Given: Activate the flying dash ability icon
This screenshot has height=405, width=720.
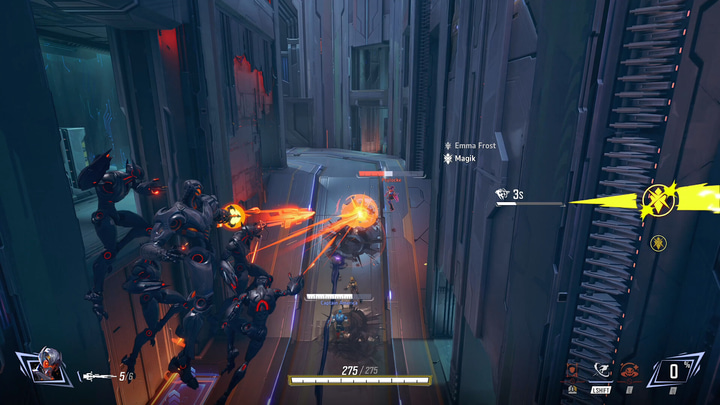Looking at the screenshot, I should tap(602, 370).
